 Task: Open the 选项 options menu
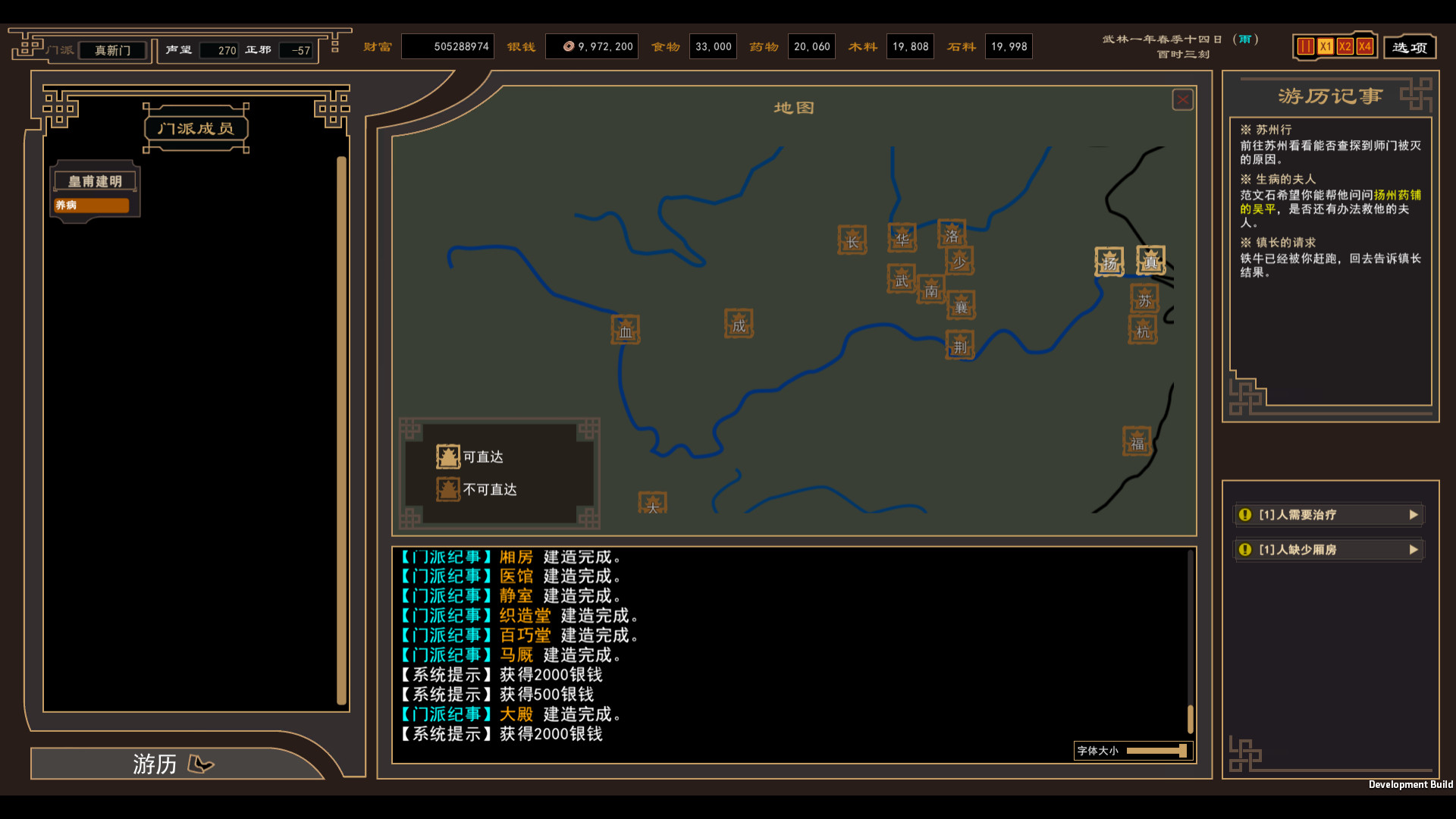[1409, 47]
